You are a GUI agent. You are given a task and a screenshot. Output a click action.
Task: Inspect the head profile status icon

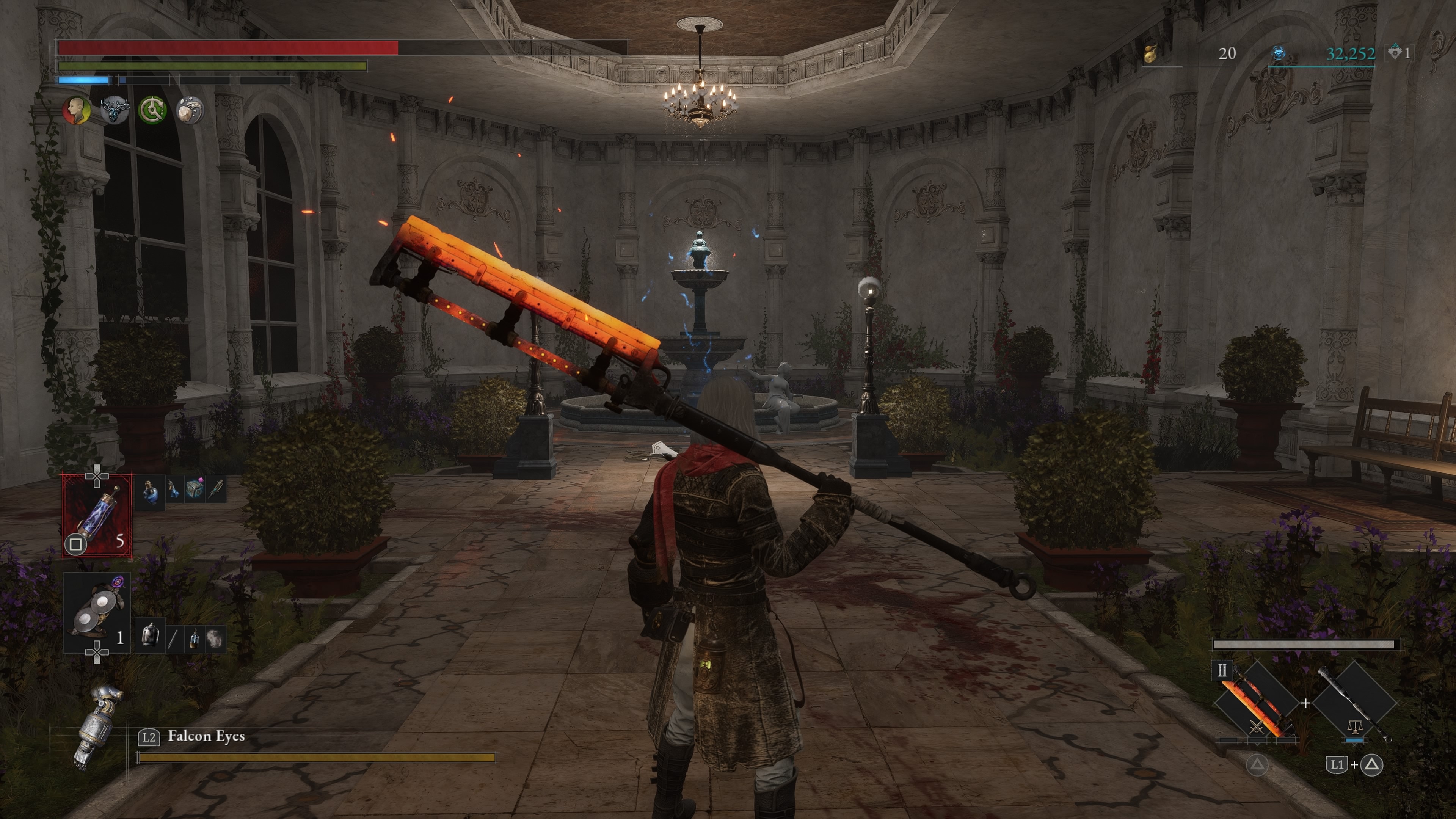tap(76, 110)
